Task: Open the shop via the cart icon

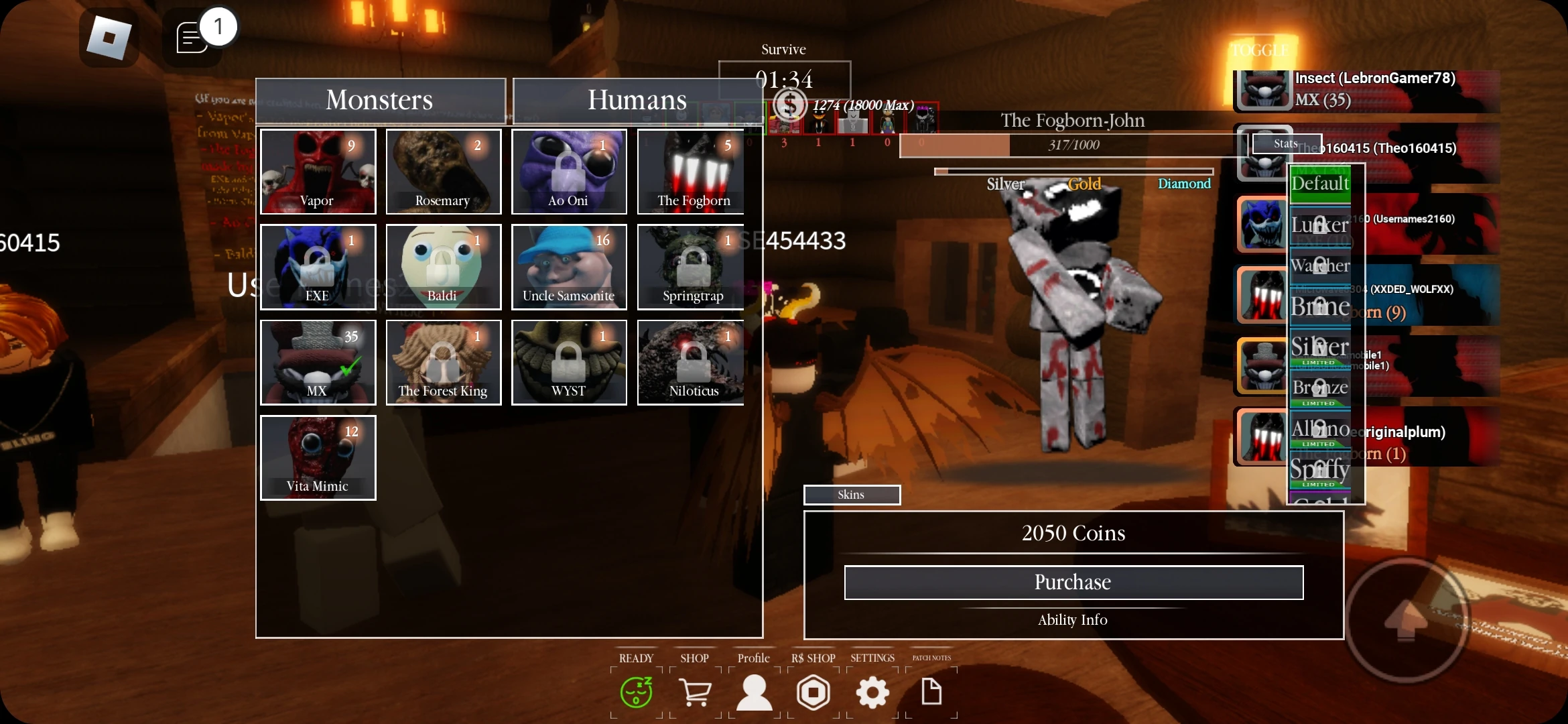Action: click(x=695, y=692)
